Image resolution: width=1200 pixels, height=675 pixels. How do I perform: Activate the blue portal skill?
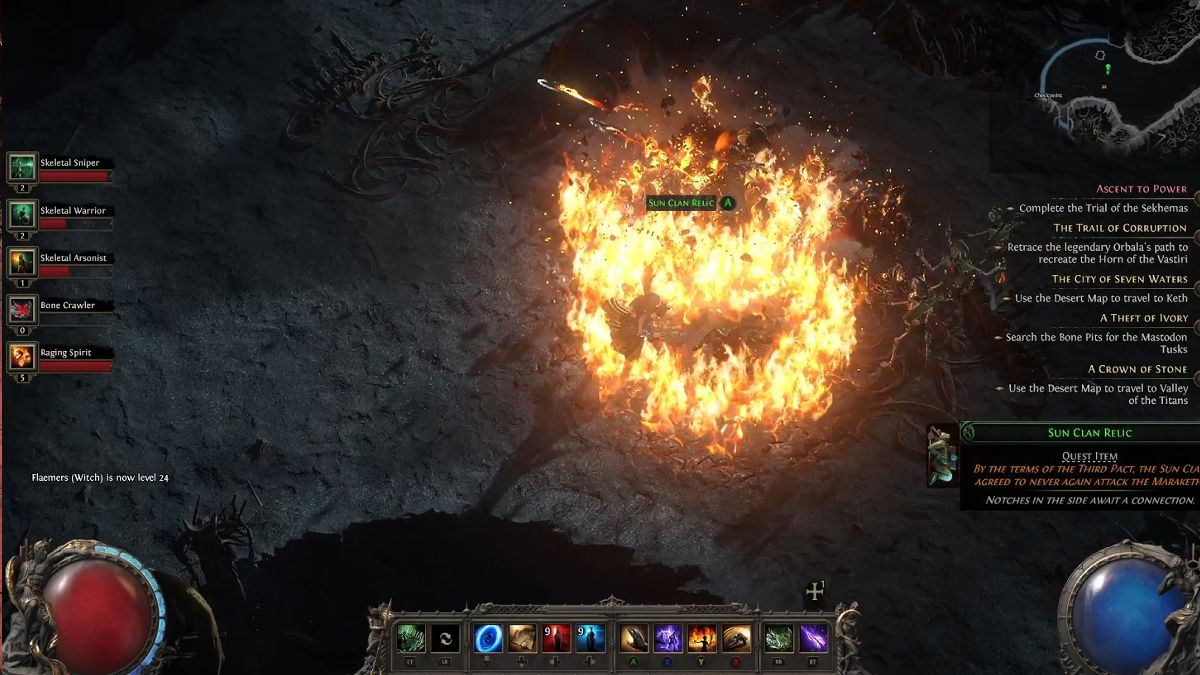pyautogui.click(x=488, y=638)
